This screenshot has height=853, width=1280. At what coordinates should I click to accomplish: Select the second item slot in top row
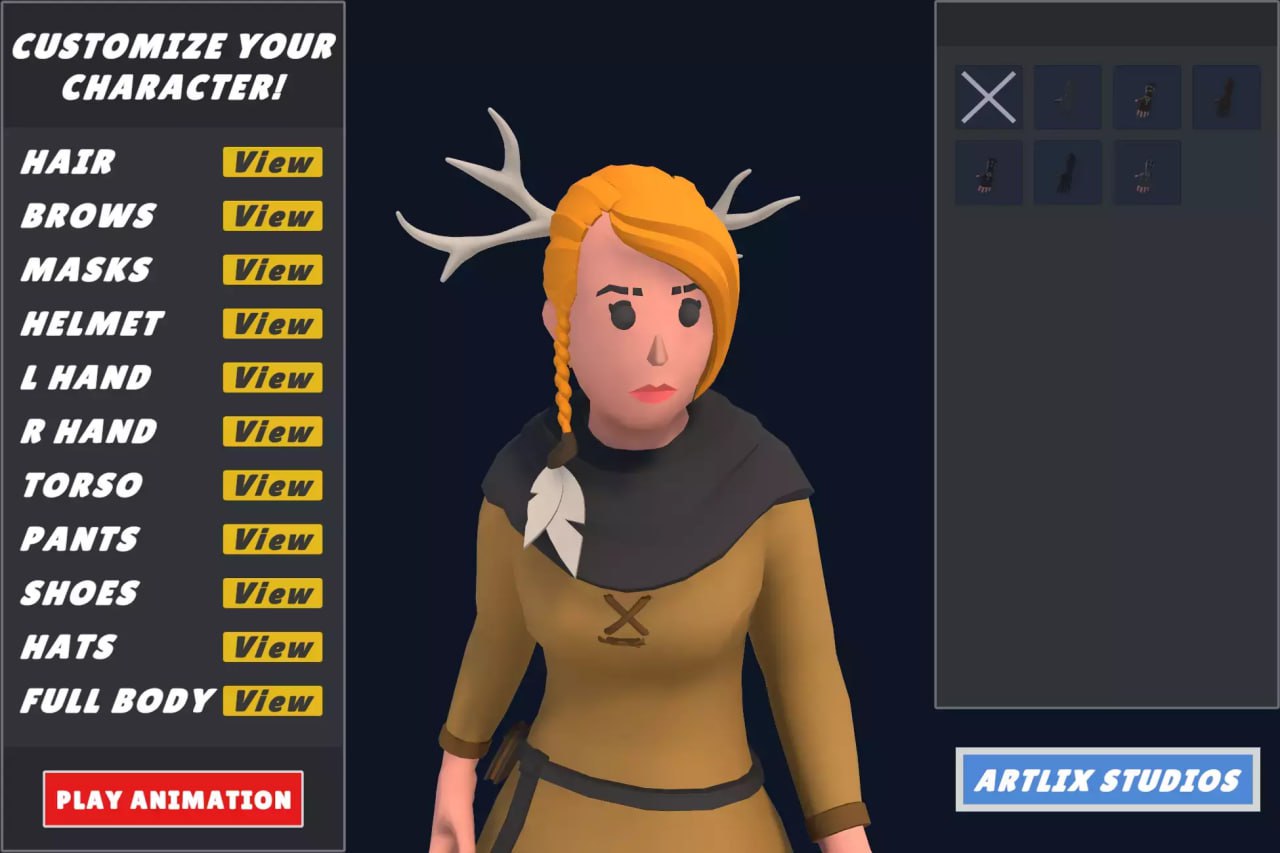click(1067, 97)
